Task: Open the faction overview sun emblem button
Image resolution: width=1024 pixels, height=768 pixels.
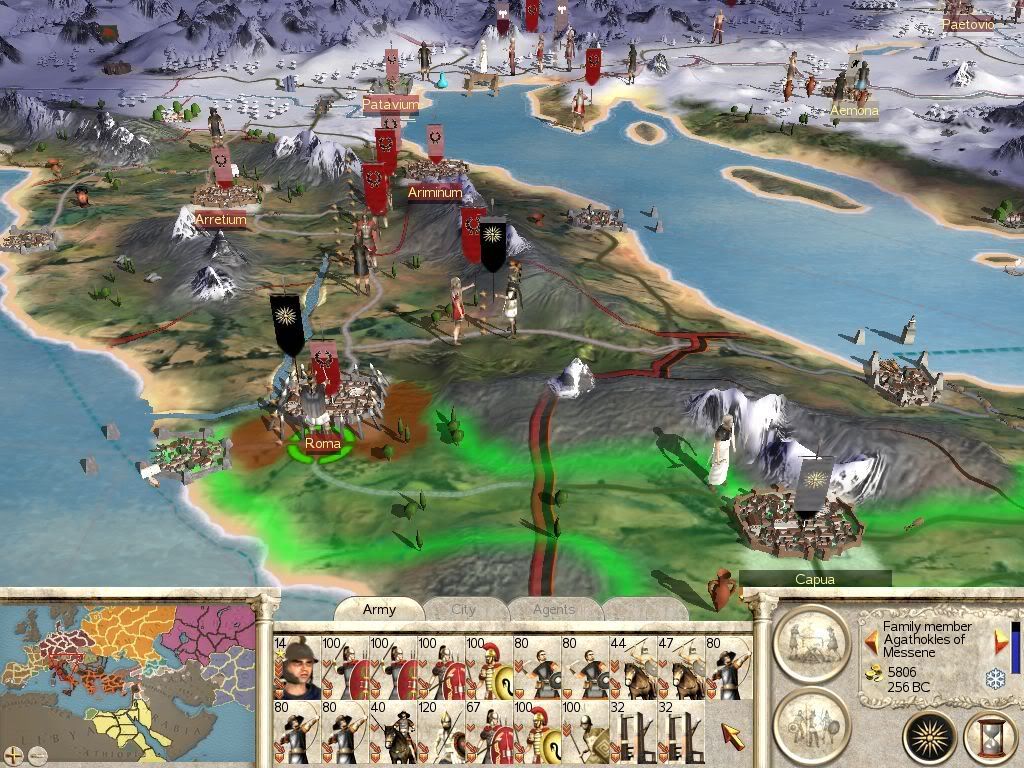Action: click(x=930, y=738)
